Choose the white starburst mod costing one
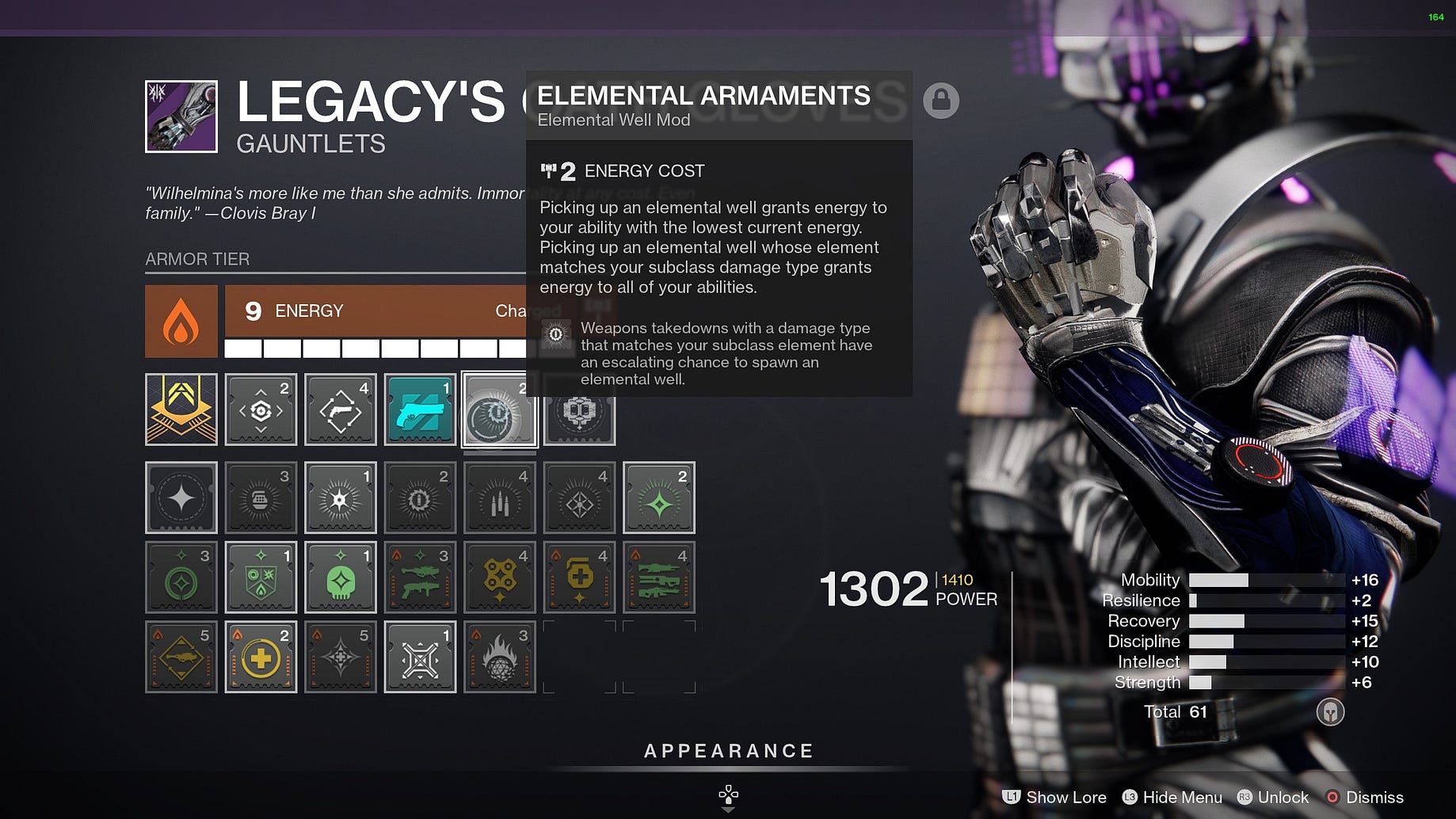Viewport: 1456px width, 819px height. coord(341,497)
